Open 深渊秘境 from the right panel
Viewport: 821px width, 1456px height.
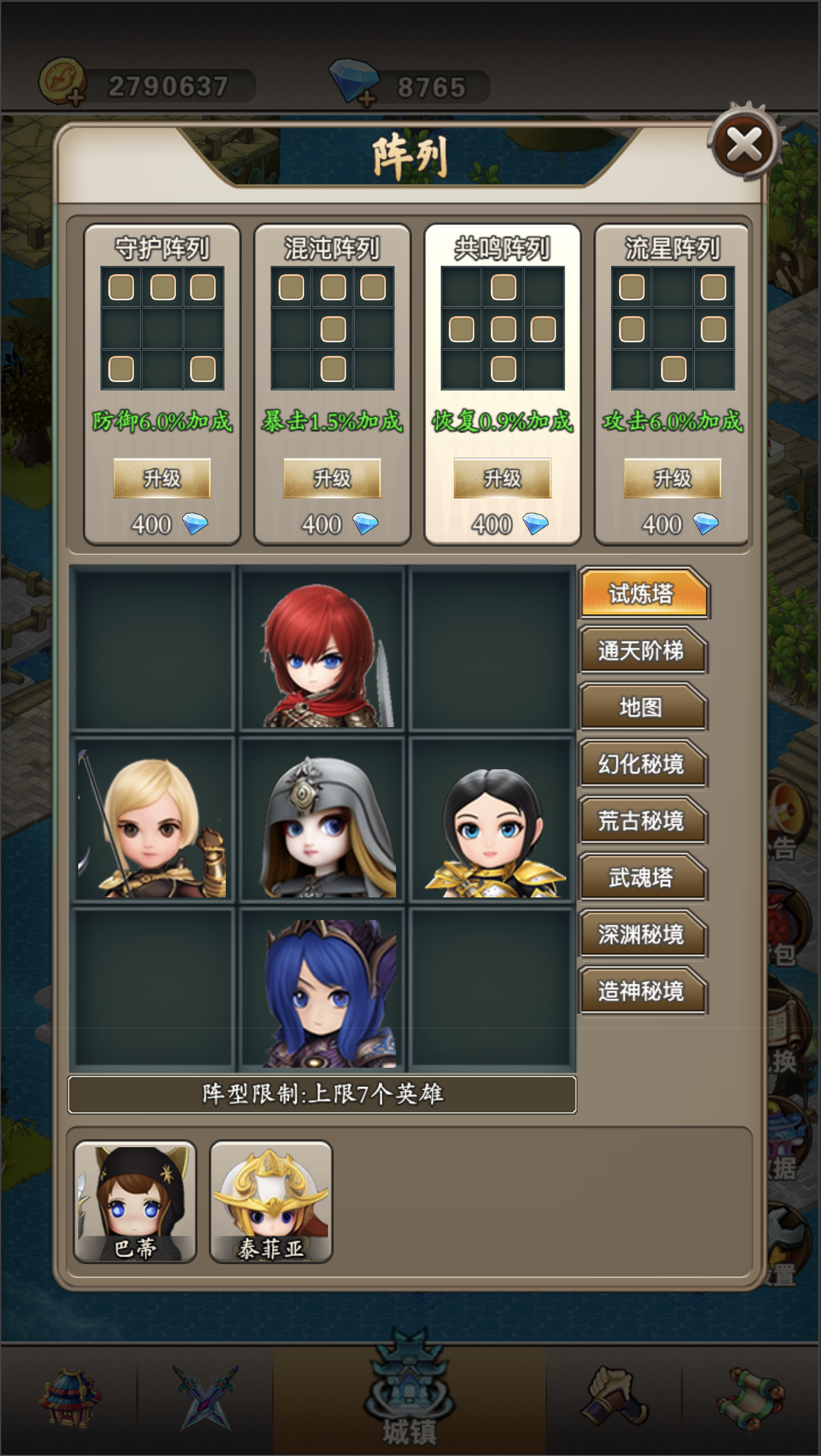(x=643, y=934)
